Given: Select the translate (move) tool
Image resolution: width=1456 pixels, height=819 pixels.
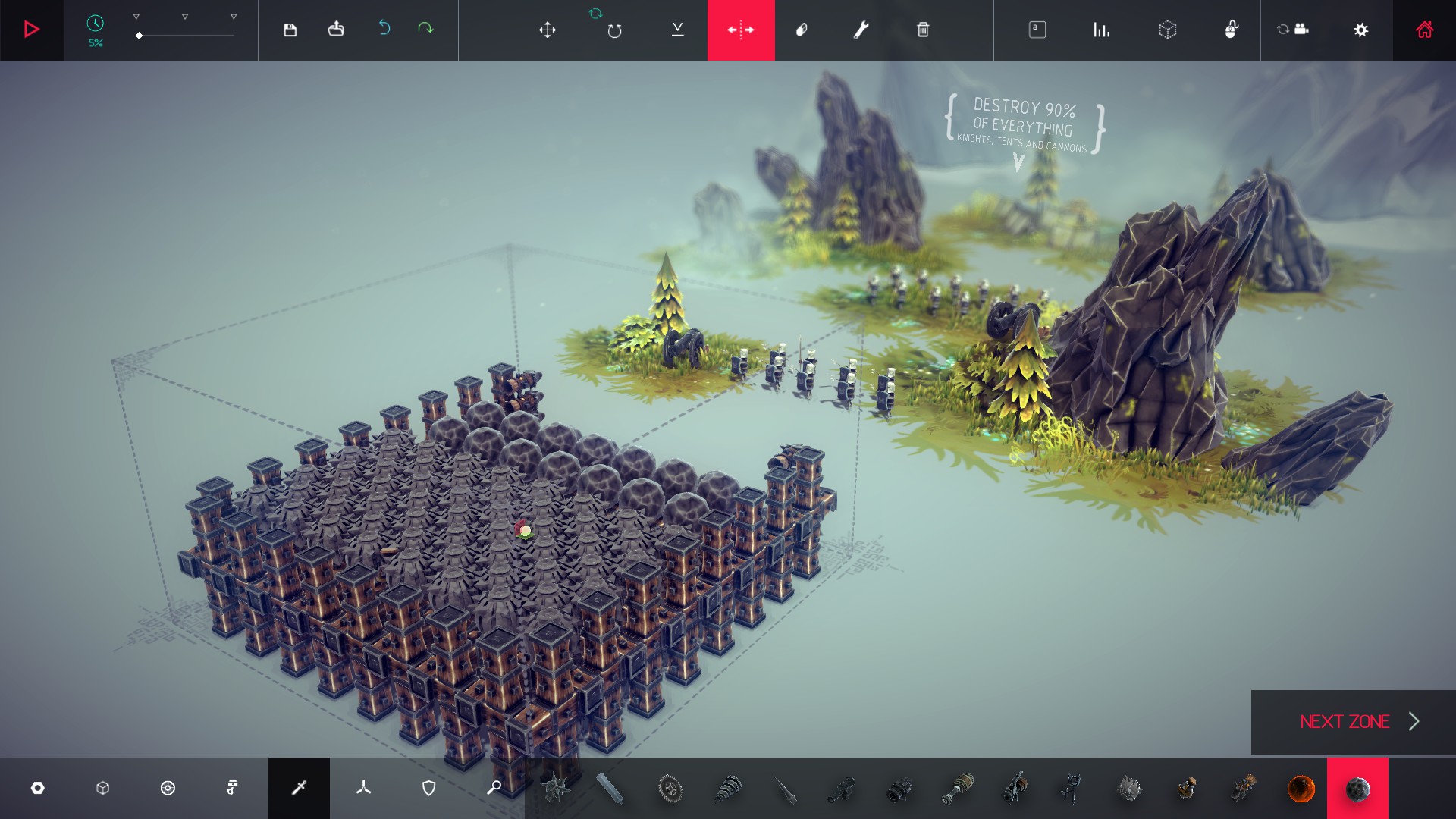Looking at the screenshot, I should pyautogui.click(x=548, y=30).
